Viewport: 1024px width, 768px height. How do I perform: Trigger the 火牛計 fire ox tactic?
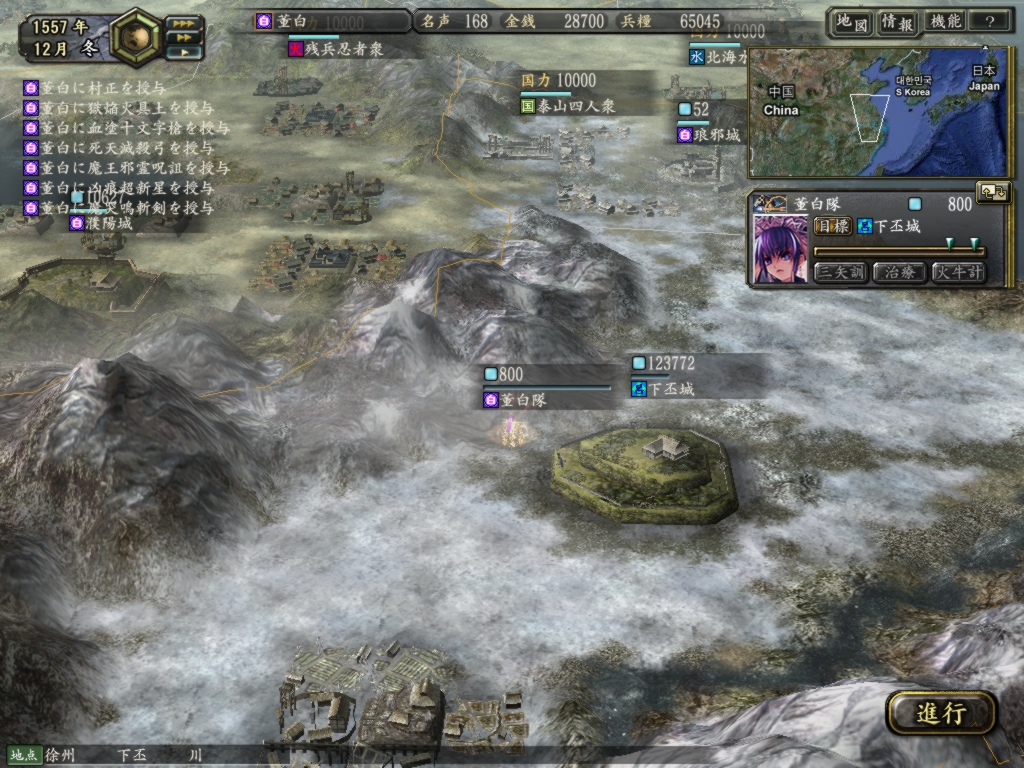pyautogui.click(x=957, y=272)
